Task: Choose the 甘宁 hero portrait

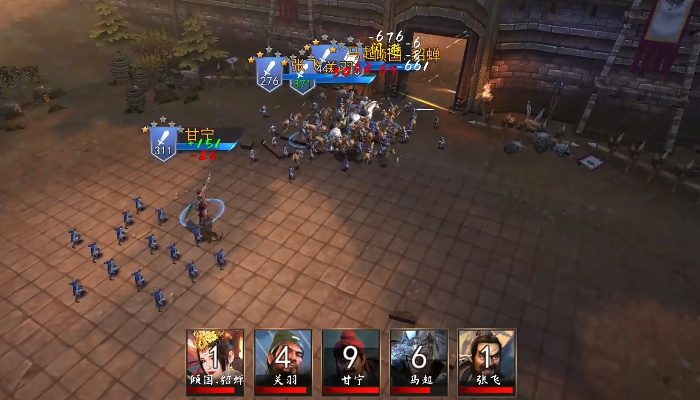Action: click(x=350, y=358)
